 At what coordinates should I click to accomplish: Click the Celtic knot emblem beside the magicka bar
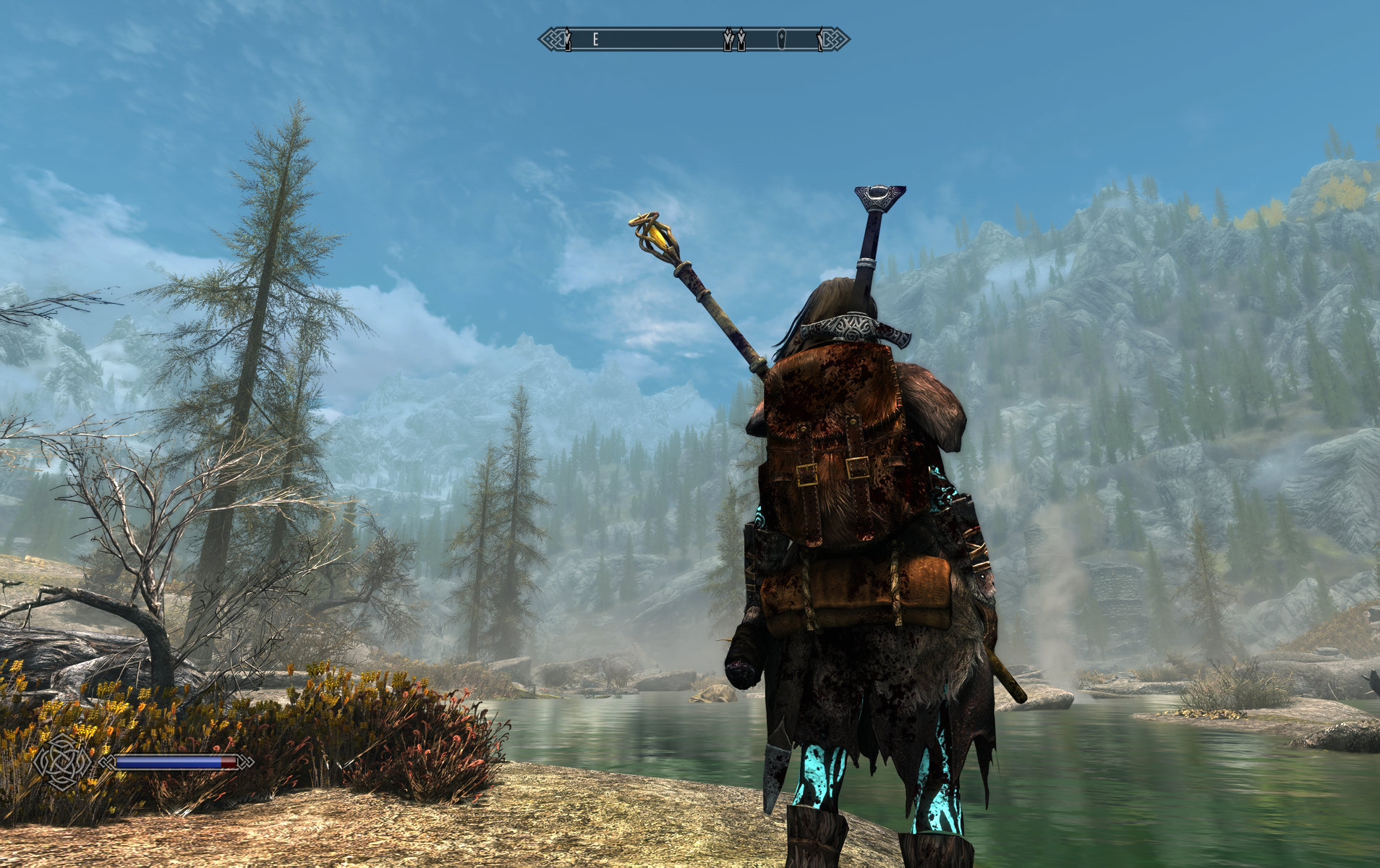(x=63, y=762)
